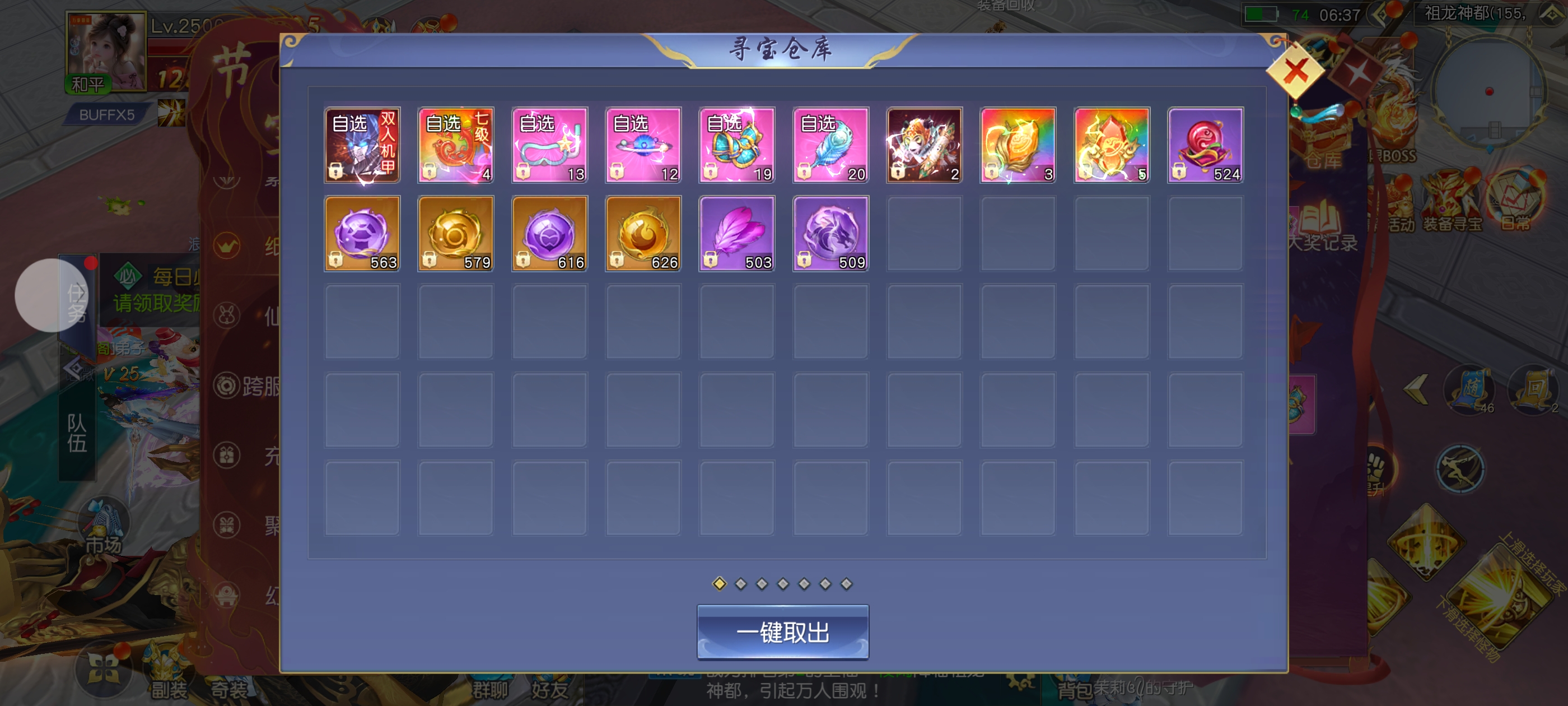Pick the golden flame orb with 626
Screen dimensions: 1568x706
643,234
